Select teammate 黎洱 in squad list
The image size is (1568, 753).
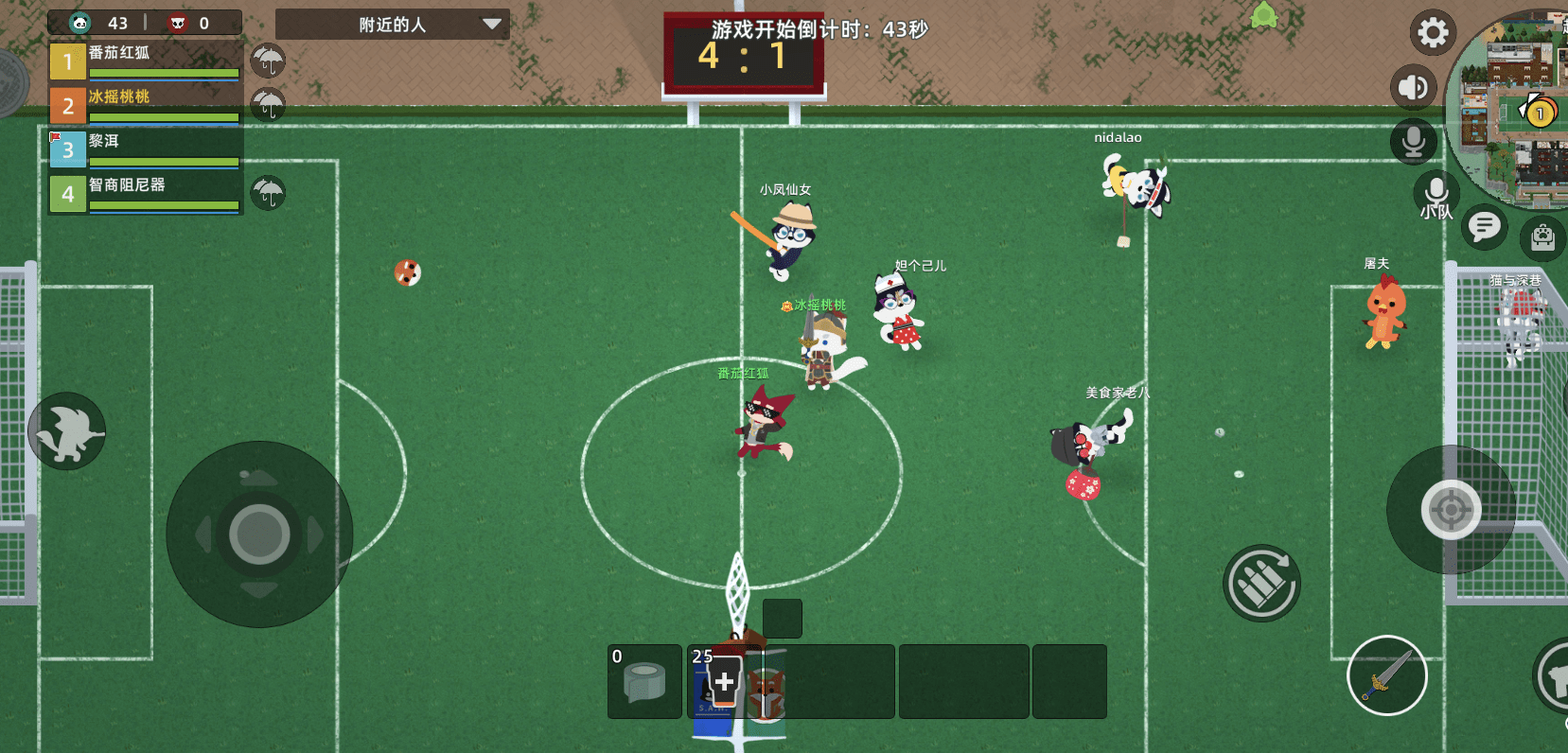tap(144, 149)
